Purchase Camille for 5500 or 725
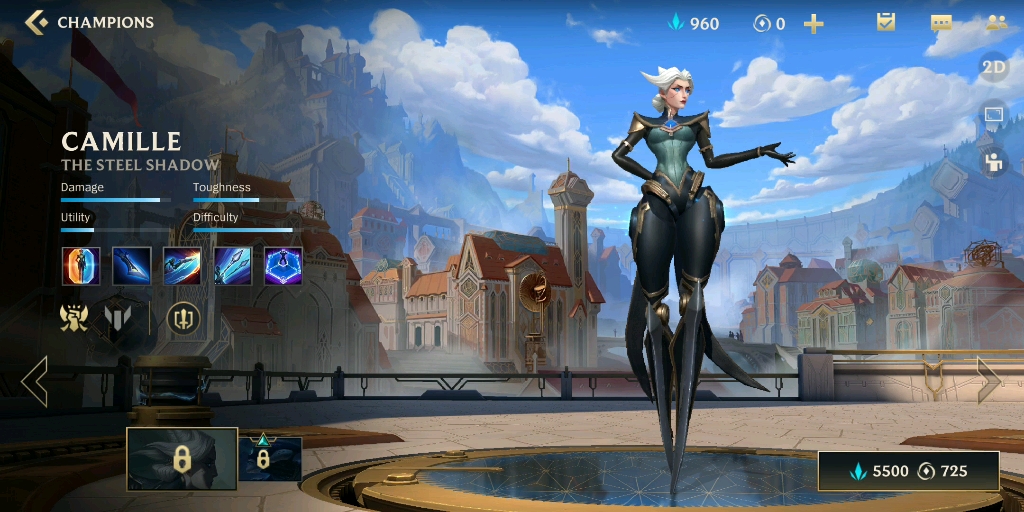 908,471
